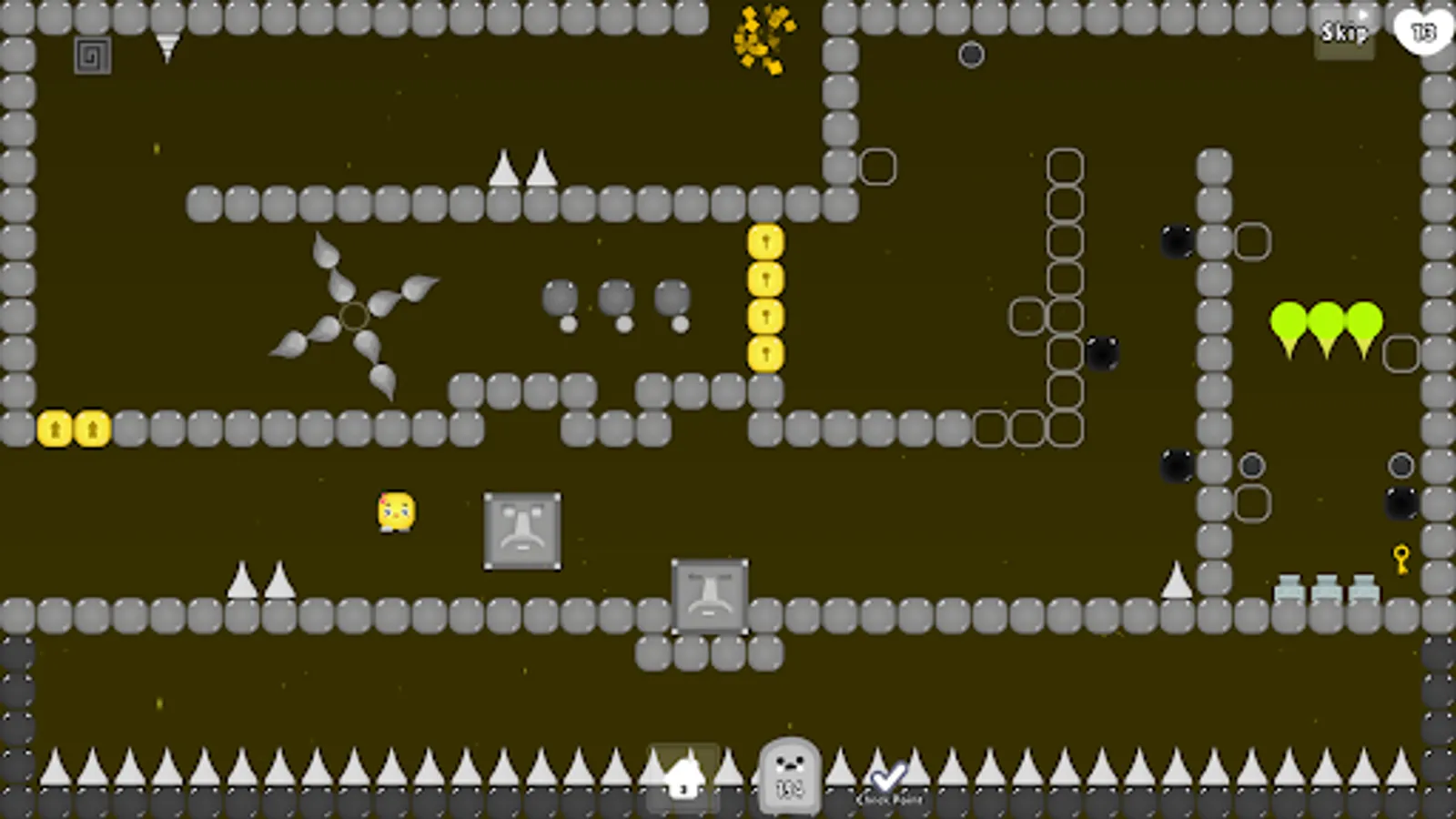1456x819 pixels.
Task: Click the gold coin cluster at the top
Action: pos(763,38)
